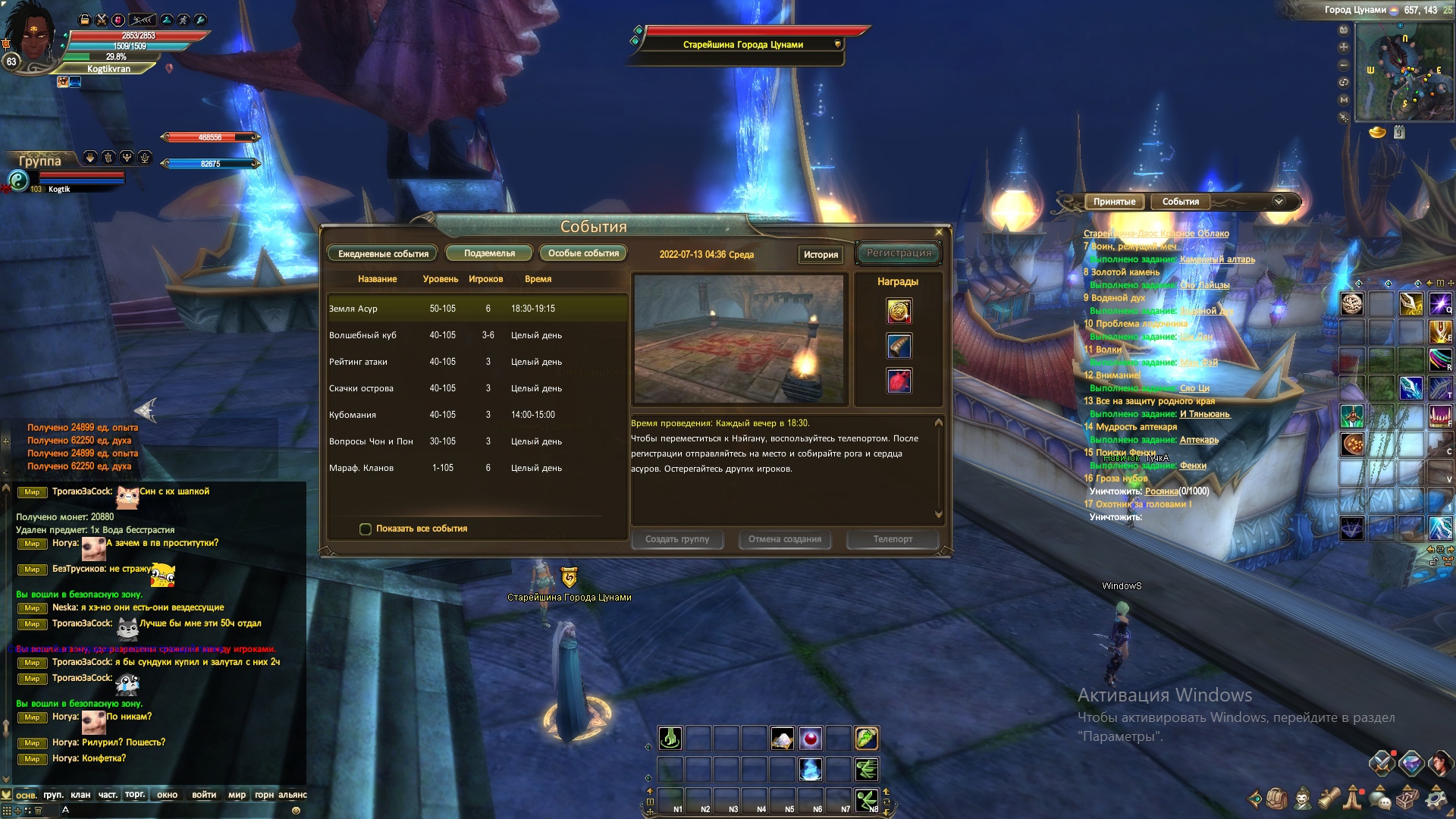Click the minimap
This screenshot has height=819, width=1456.
coord(1403,72)
